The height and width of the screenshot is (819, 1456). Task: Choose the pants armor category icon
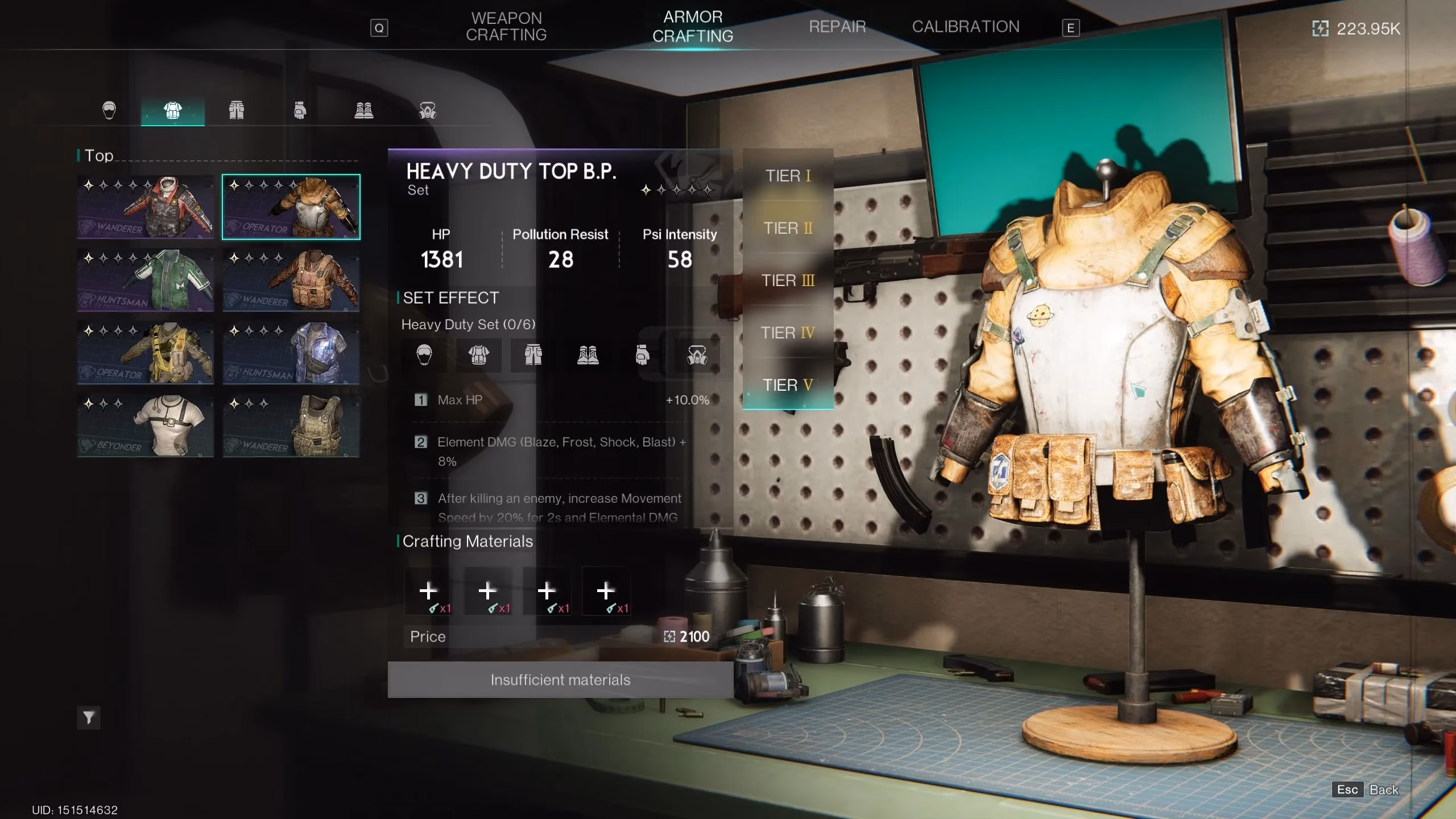(x=237, y=110)
